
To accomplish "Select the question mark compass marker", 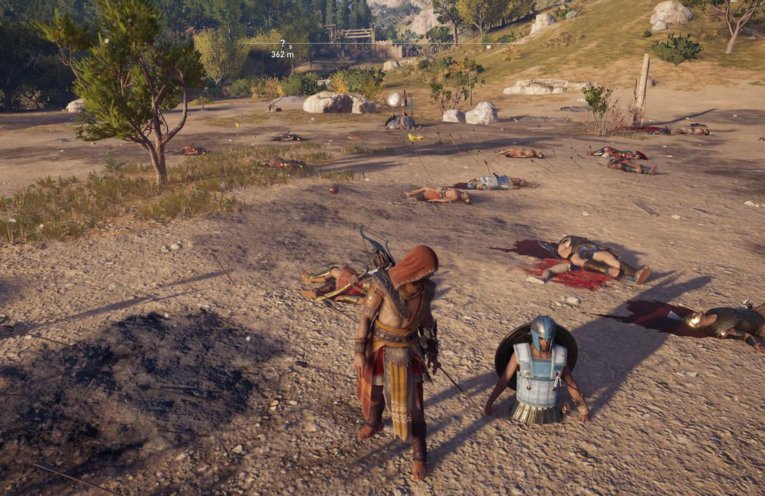I will point(282,43).
